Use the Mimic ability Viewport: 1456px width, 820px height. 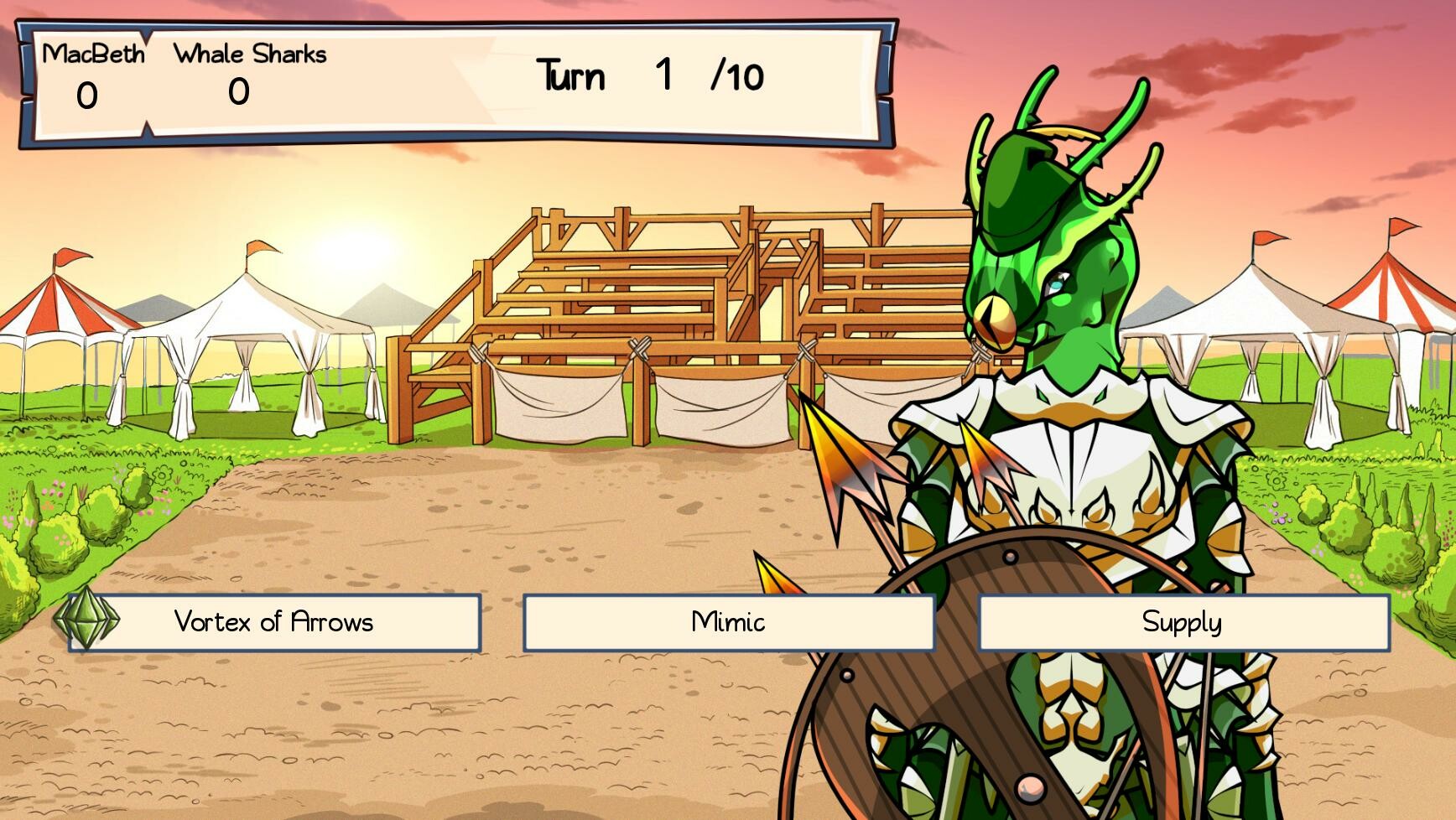pos(728,622)
